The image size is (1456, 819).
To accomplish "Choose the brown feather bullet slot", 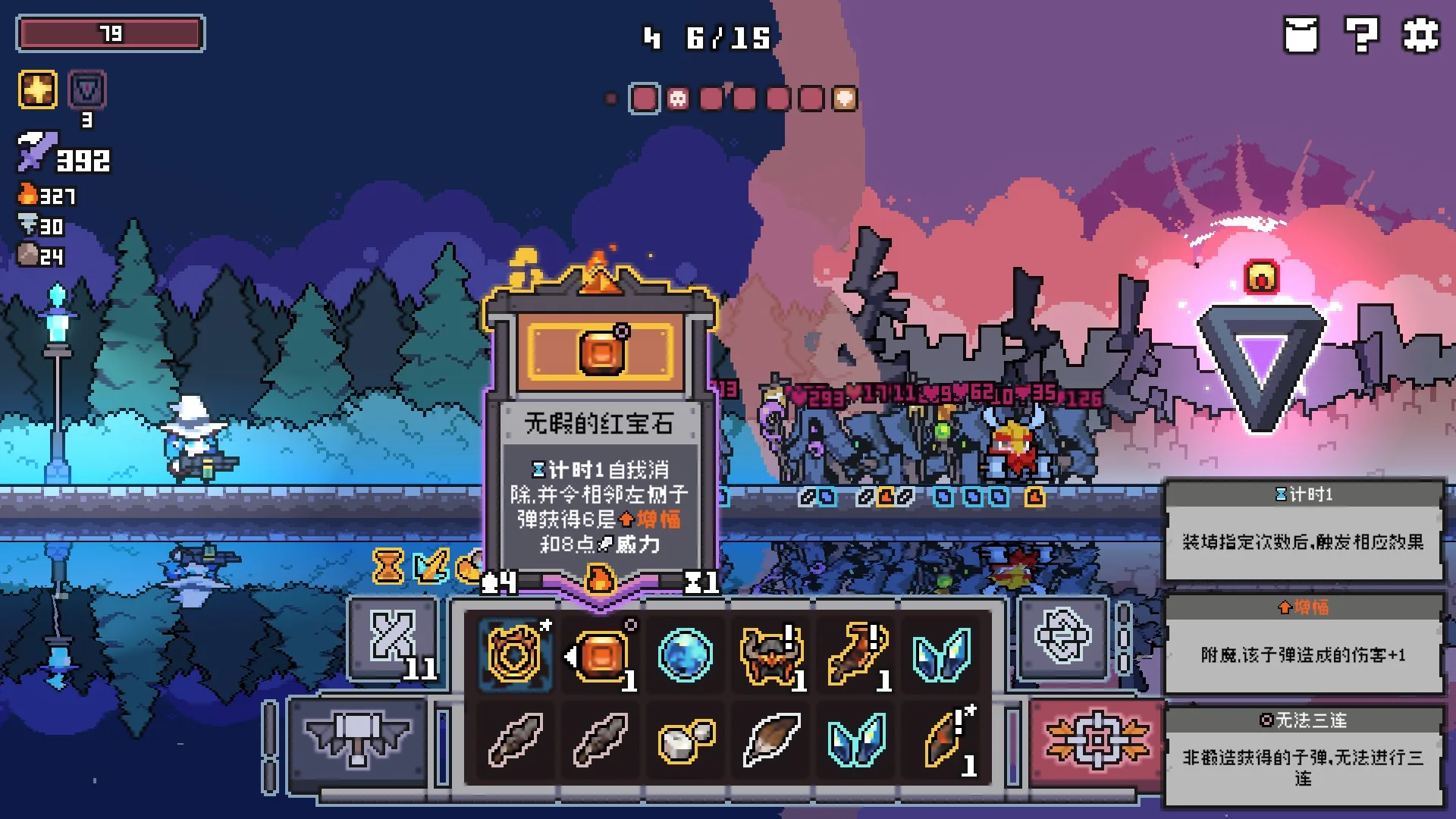I will pos(771,740).
